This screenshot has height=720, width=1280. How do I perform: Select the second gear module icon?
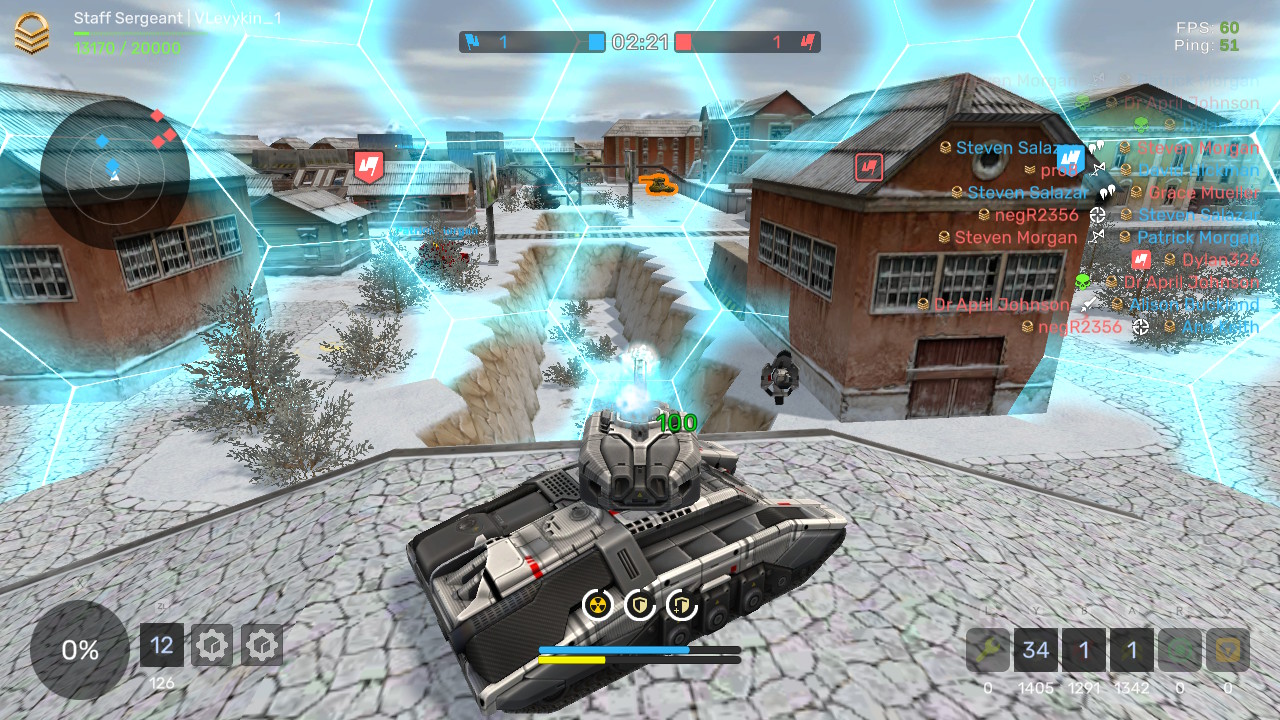point(261,645)
